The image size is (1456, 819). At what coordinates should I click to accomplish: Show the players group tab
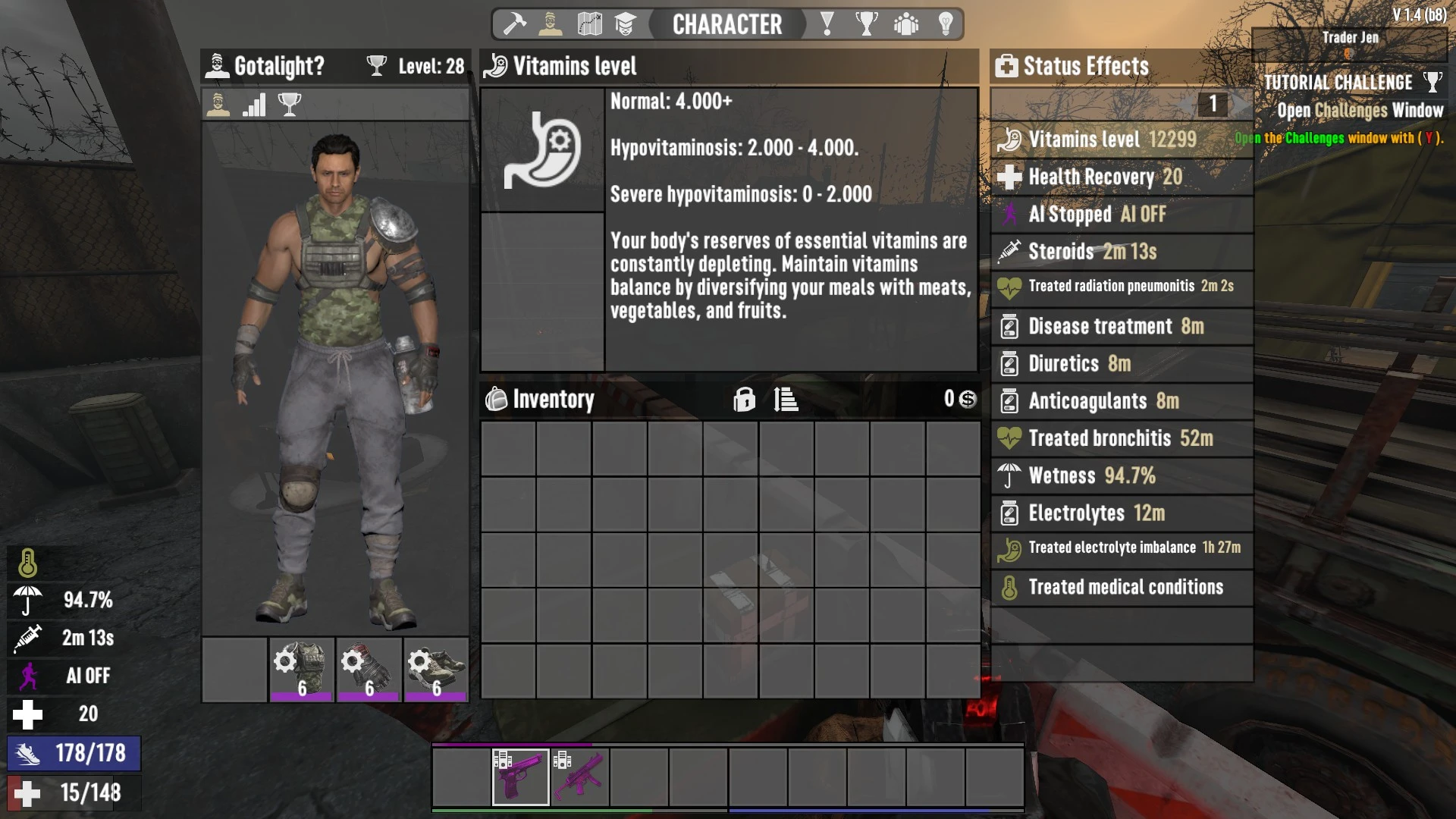[x=906, y=24]
